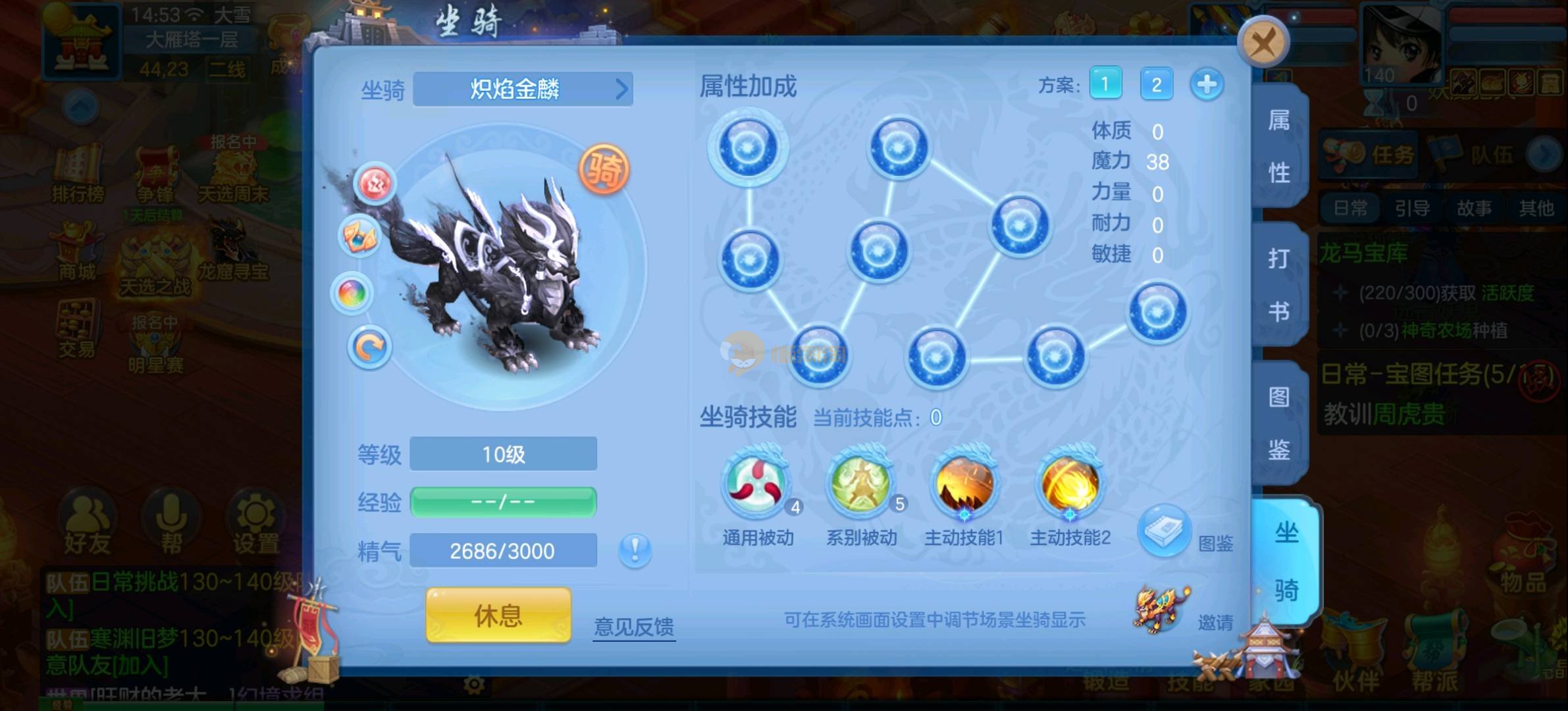Close the mount panel with the X button
Viewport: 1568px width, 711px height.
[x=1263, y=43]
